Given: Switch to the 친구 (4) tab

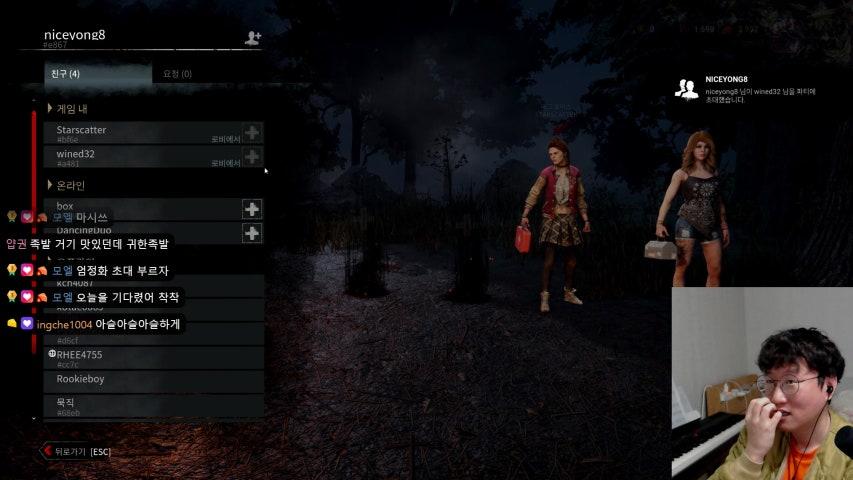Looking at the screenshot, I should coord(66,74).
